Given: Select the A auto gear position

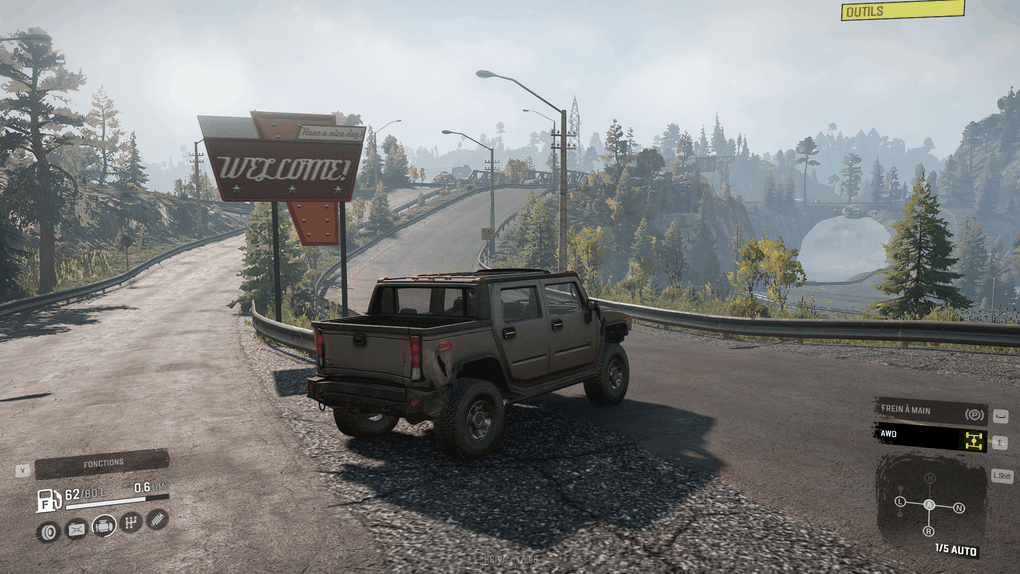Looking at the screenshot, I should pos(929,505).
